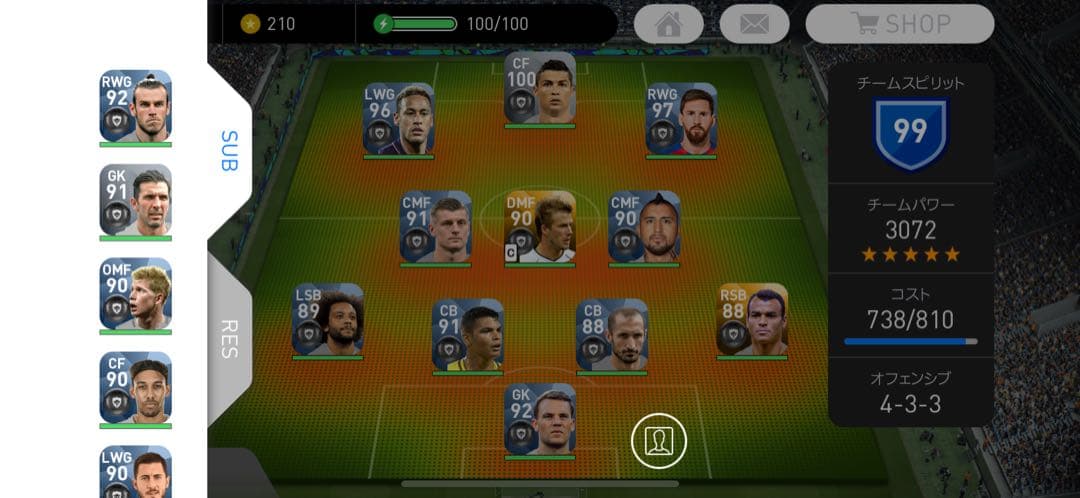Choose the RWG 92 substitute card
The height and width of the screenshot is (498, 1080).
[135, 106]
